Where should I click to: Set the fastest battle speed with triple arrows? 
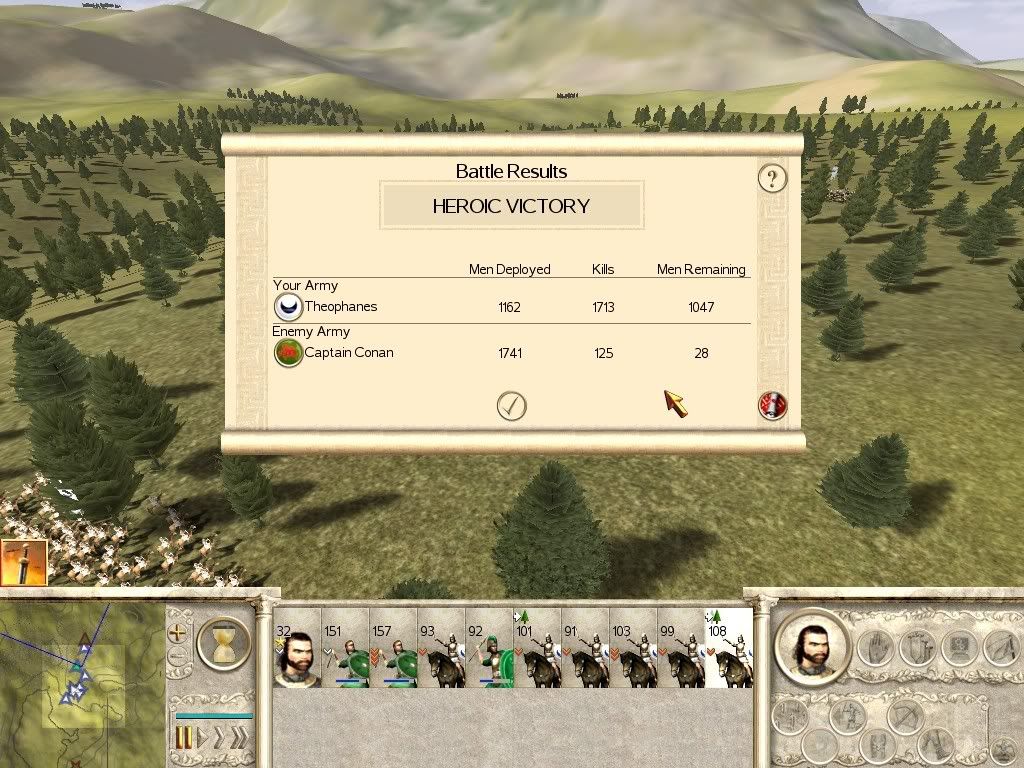click(x=238, y=738)
